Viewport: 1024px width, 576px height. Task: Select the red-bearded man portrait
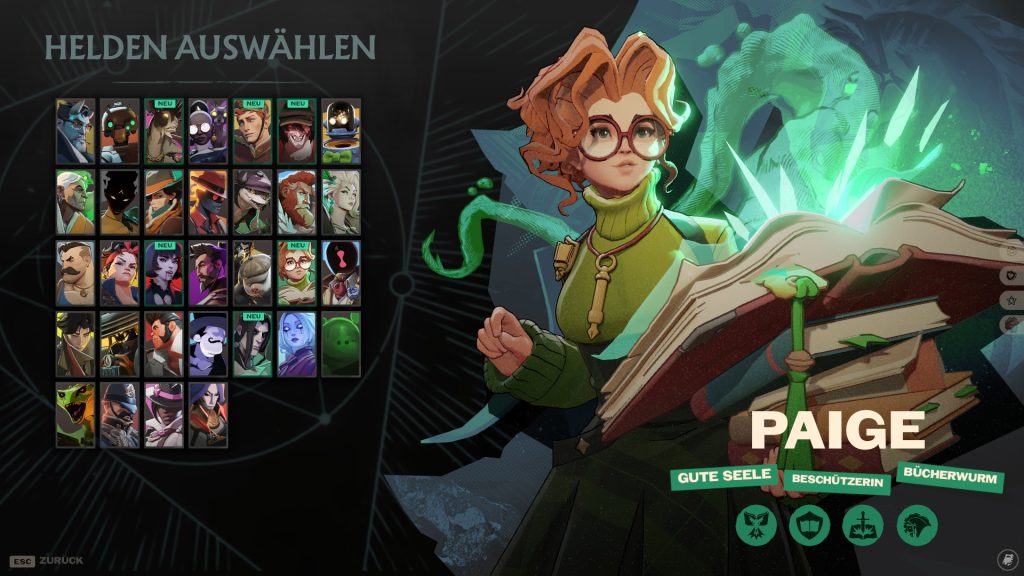click(x=297, y=202)
